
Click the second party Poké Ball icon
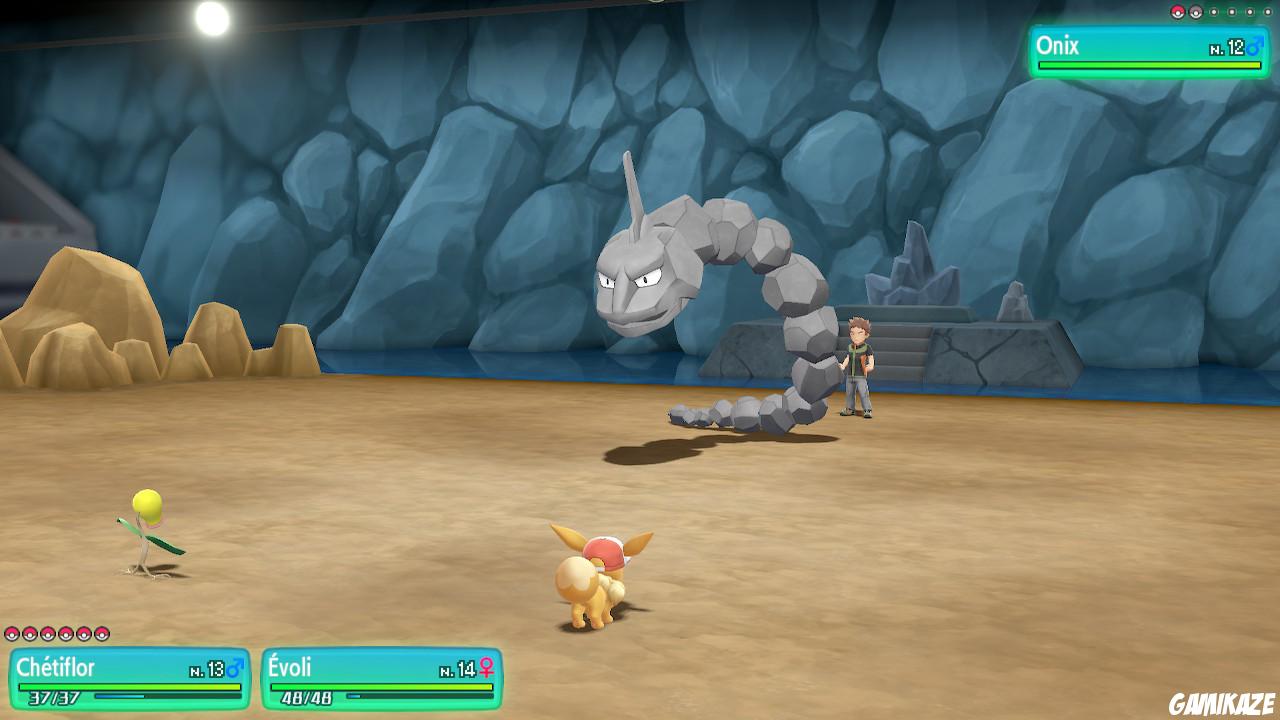(29, 634)
